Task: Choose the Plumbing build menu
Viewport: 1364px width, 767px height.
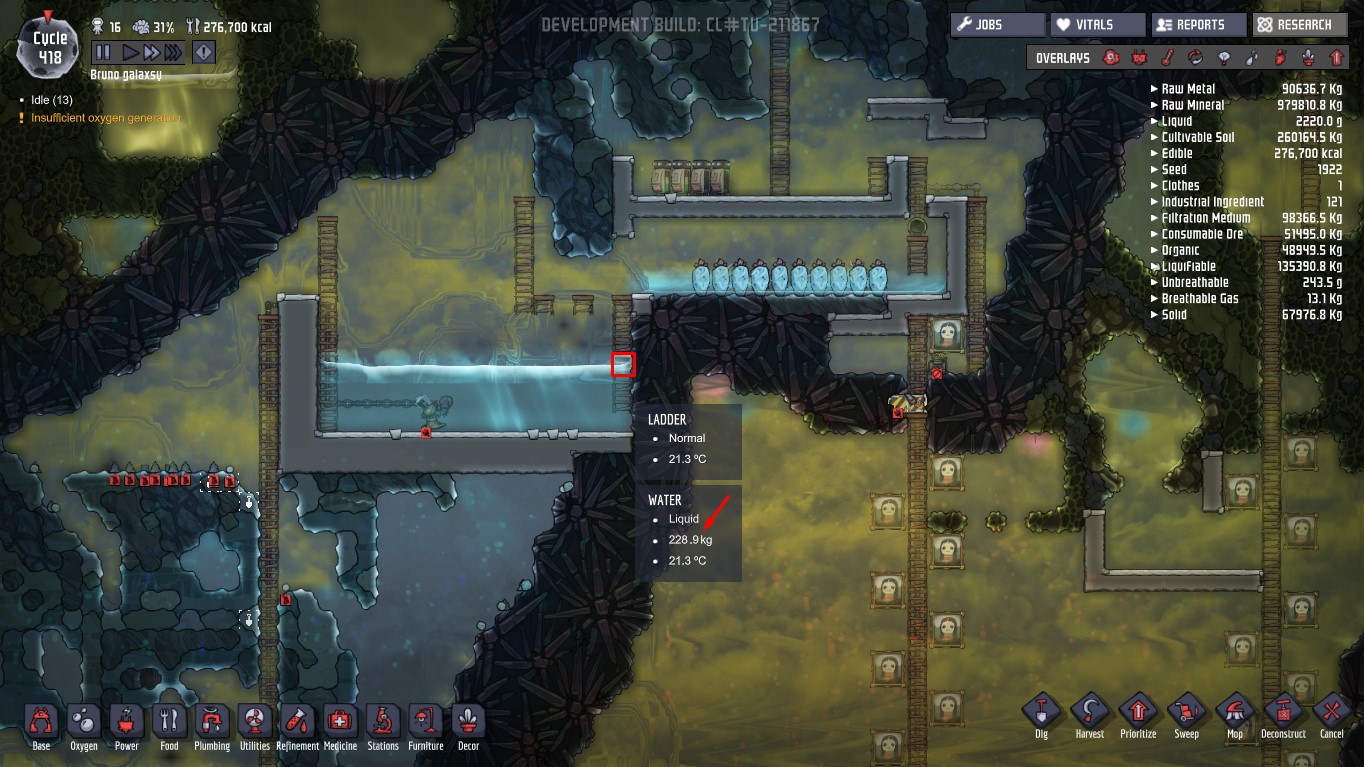Action: (212, 721)
